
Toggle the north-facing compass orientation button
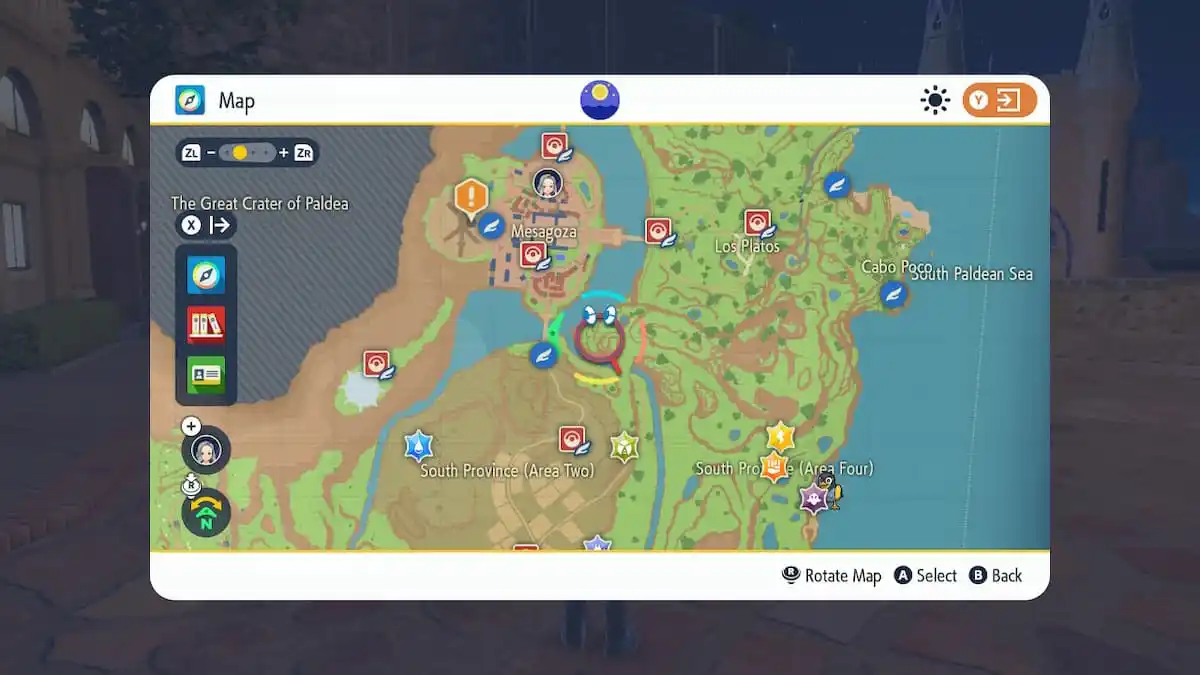click(x=206, y=513)
